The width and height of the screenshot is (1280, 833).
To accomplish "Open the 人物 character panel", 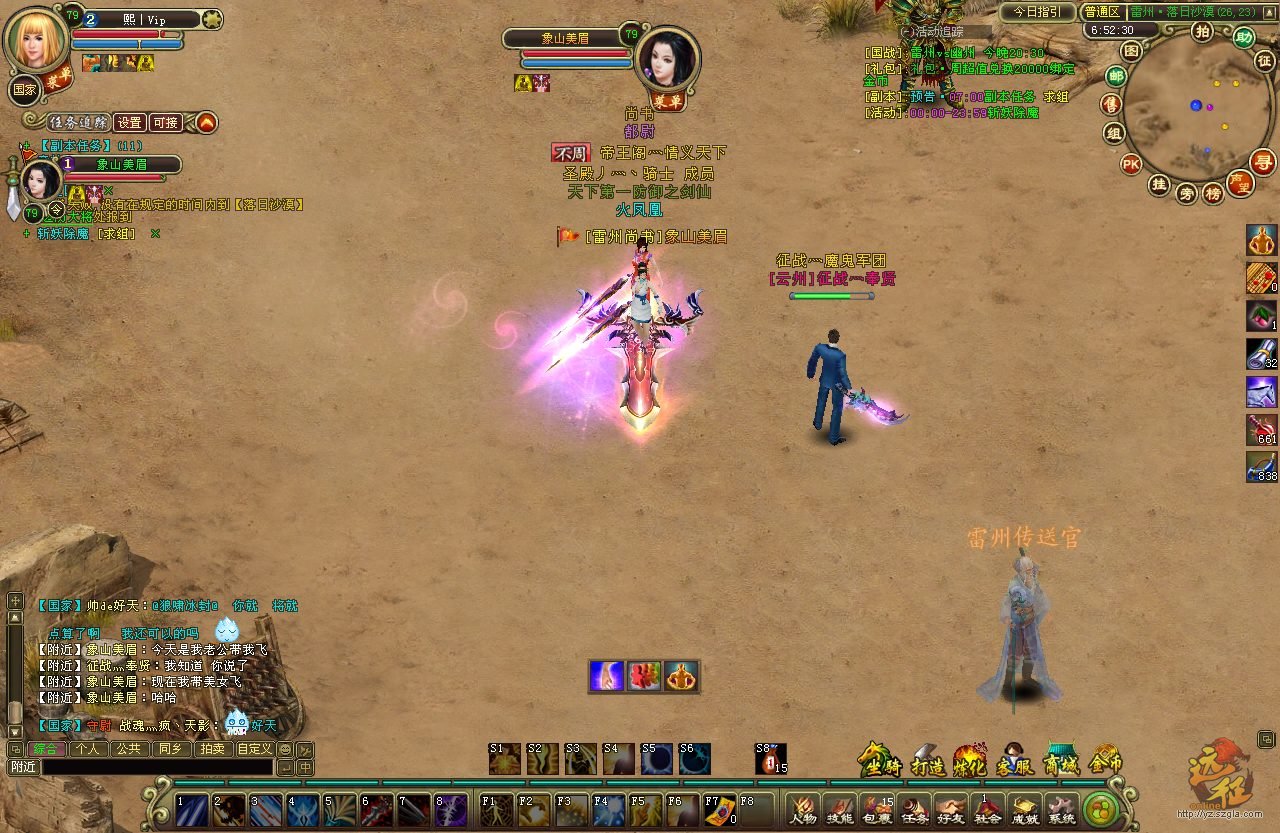I will click(x=803, y=808).
